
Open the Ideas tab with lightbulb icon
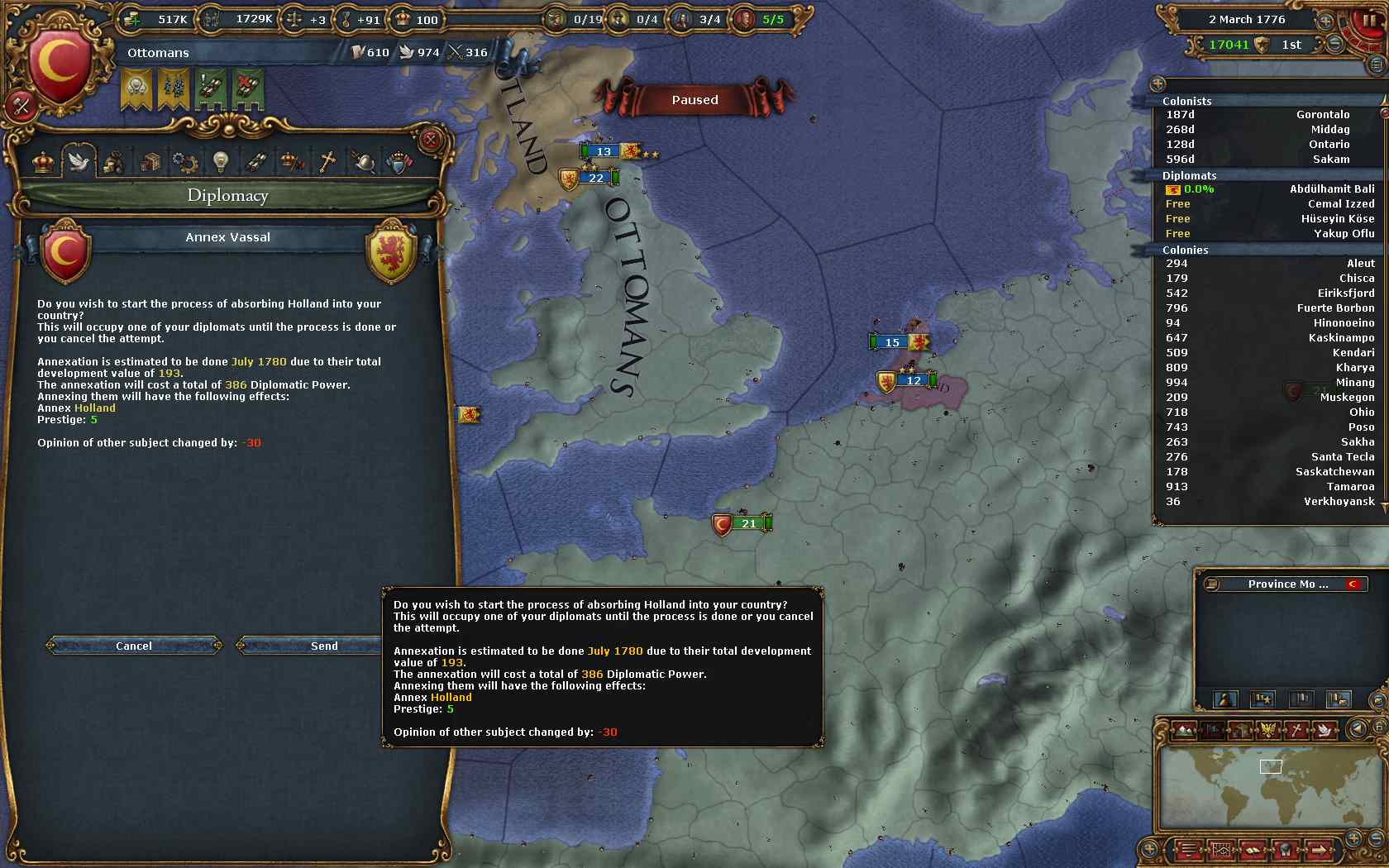[x=220, y=162]
